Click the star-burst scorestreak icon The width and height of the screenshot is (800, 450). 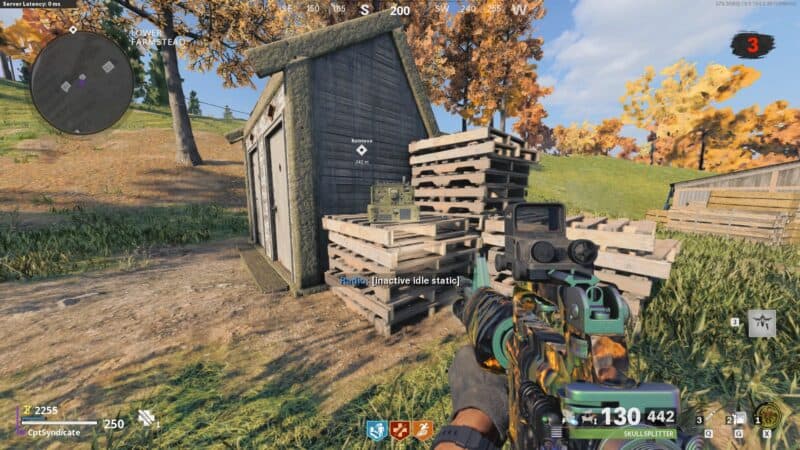point(762,323)
